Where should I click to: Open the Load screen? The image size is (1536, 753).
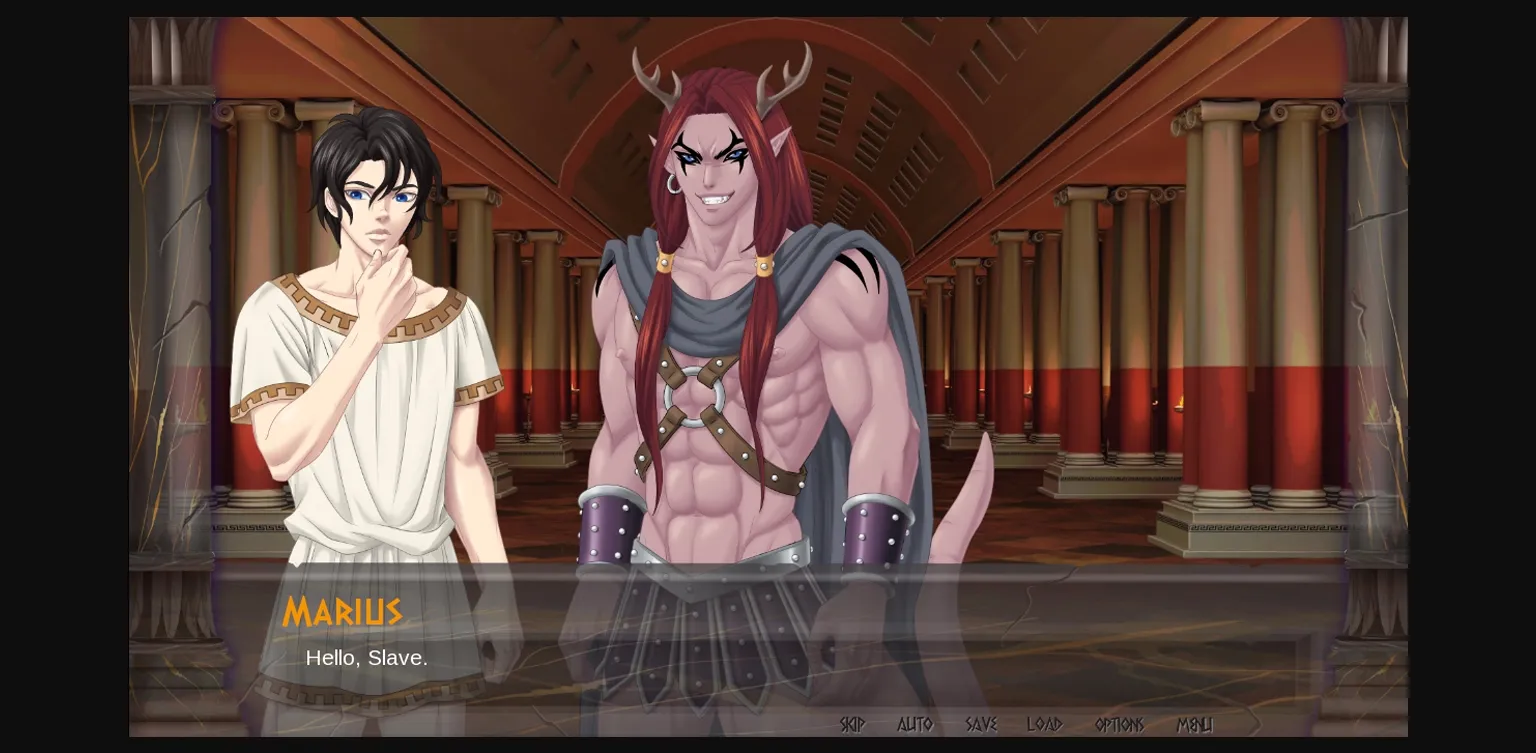1046,725
